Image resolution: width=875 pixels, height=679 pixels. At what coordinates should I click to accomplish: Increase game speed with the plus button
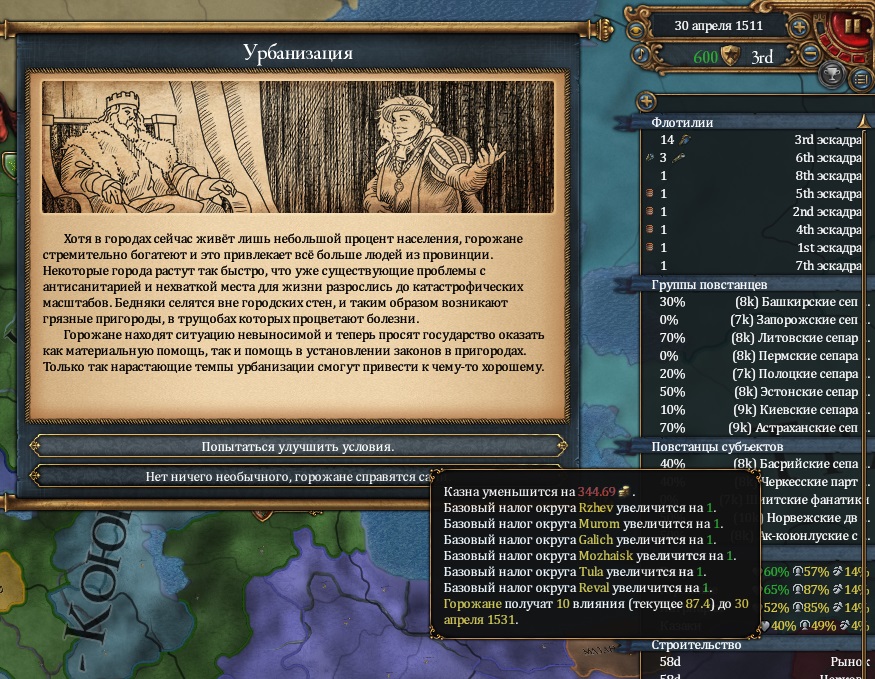(799, 27)
